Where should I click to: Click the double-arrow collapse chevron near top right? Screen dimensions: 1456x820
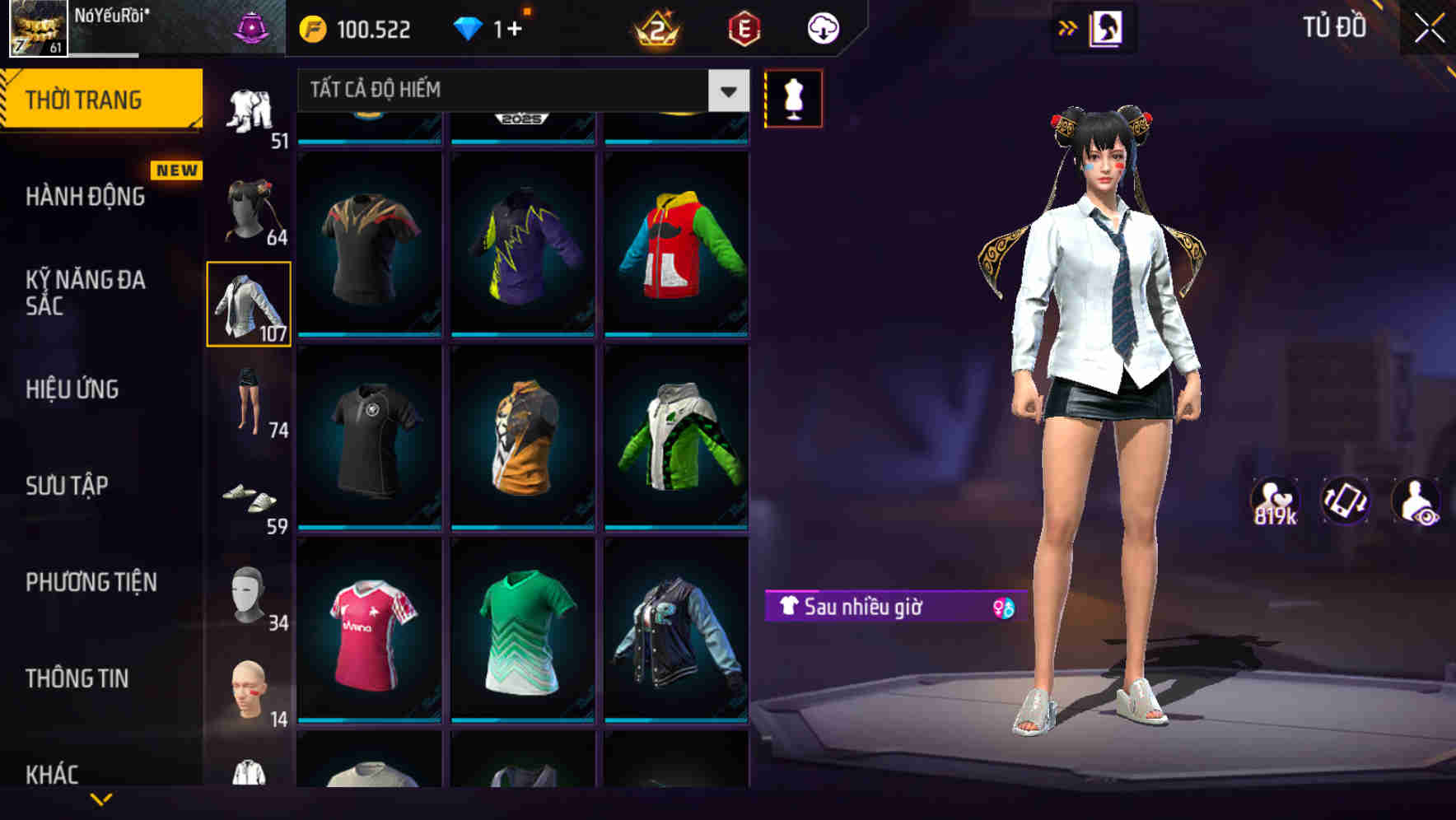(x=1068, y=27)
